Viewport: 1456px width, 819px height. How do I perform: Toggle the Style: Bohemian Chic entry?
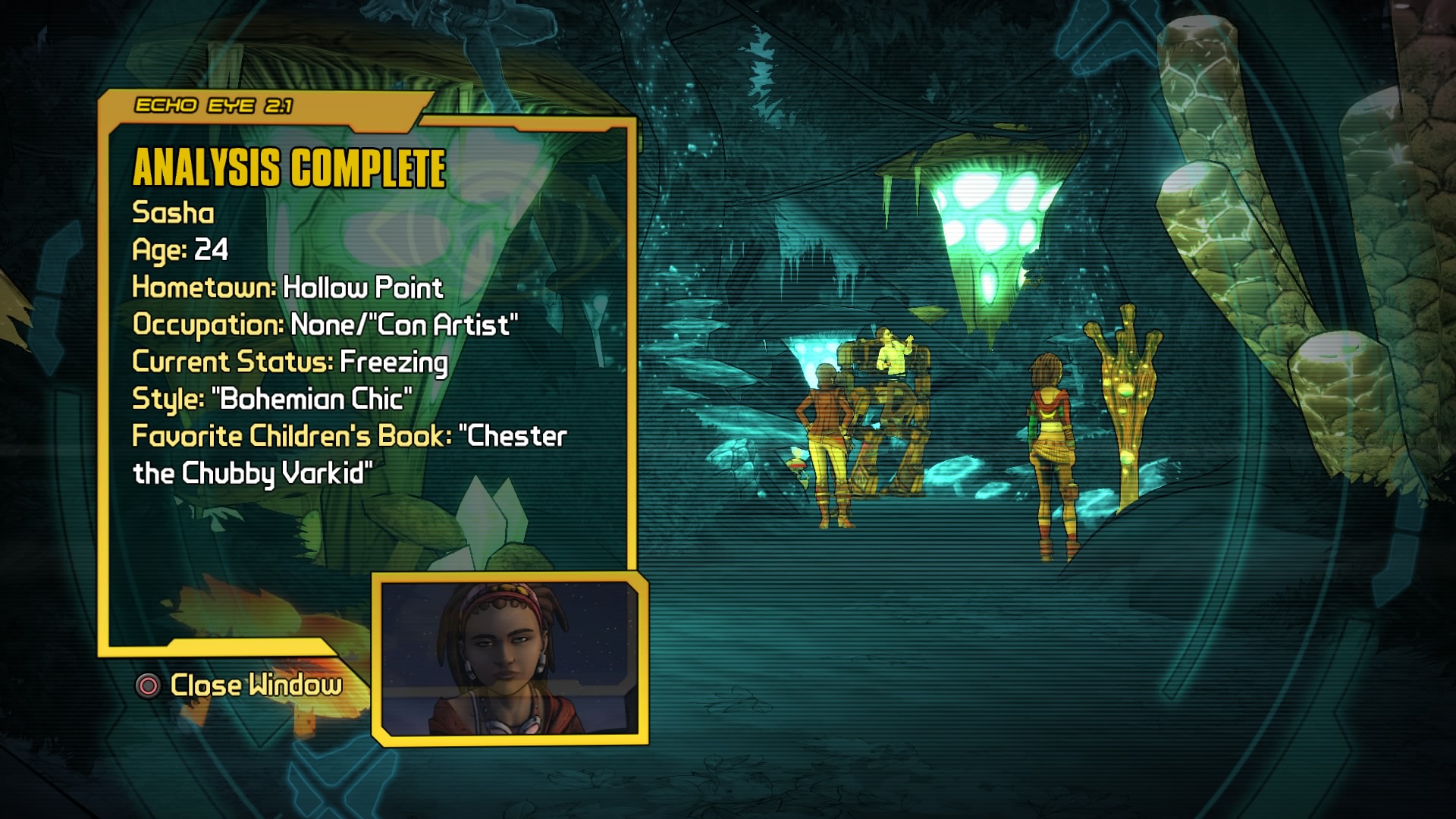coord(271,399)
